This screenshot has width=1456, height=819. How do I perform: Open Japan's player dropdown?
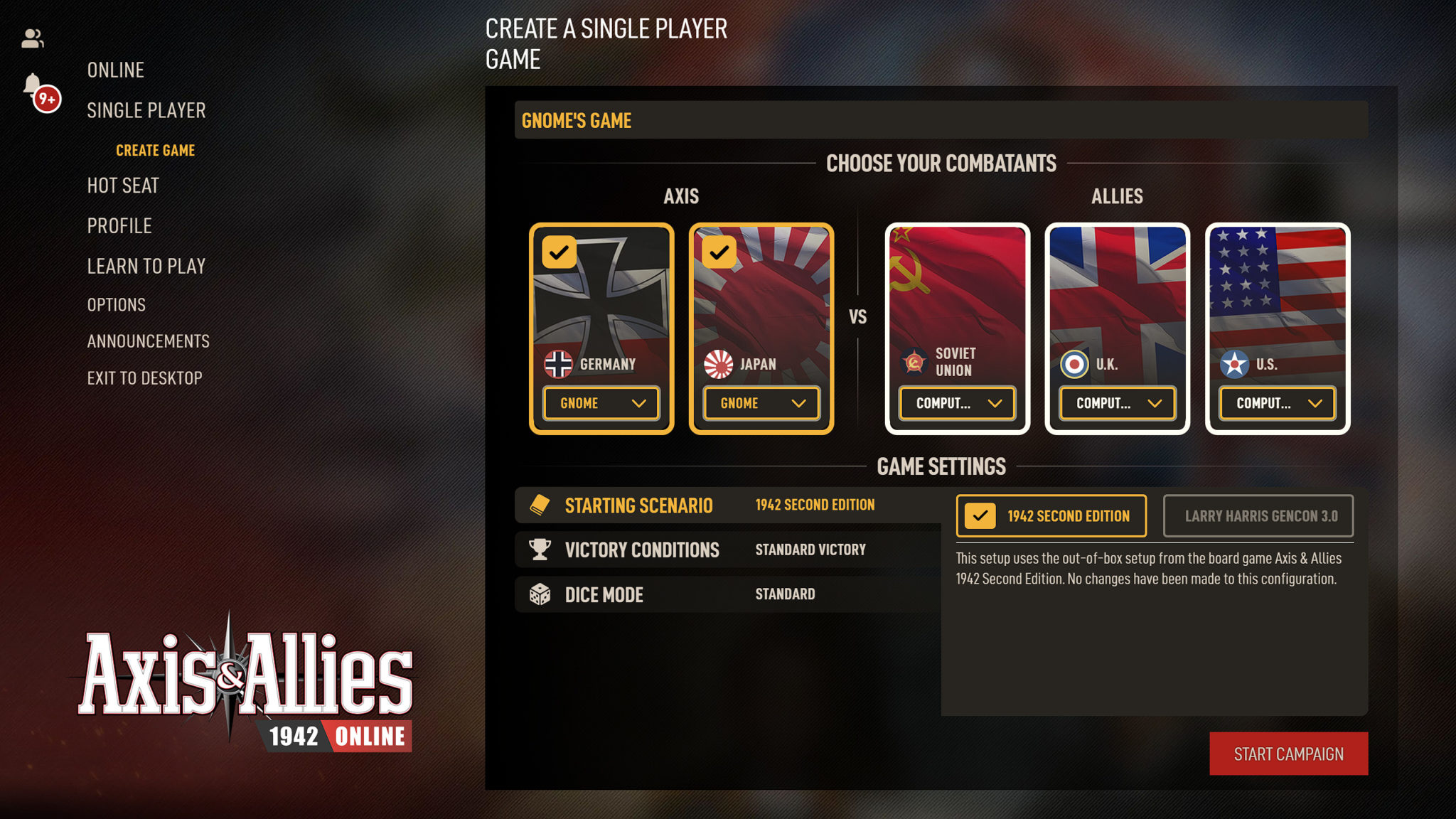(761, 403)
